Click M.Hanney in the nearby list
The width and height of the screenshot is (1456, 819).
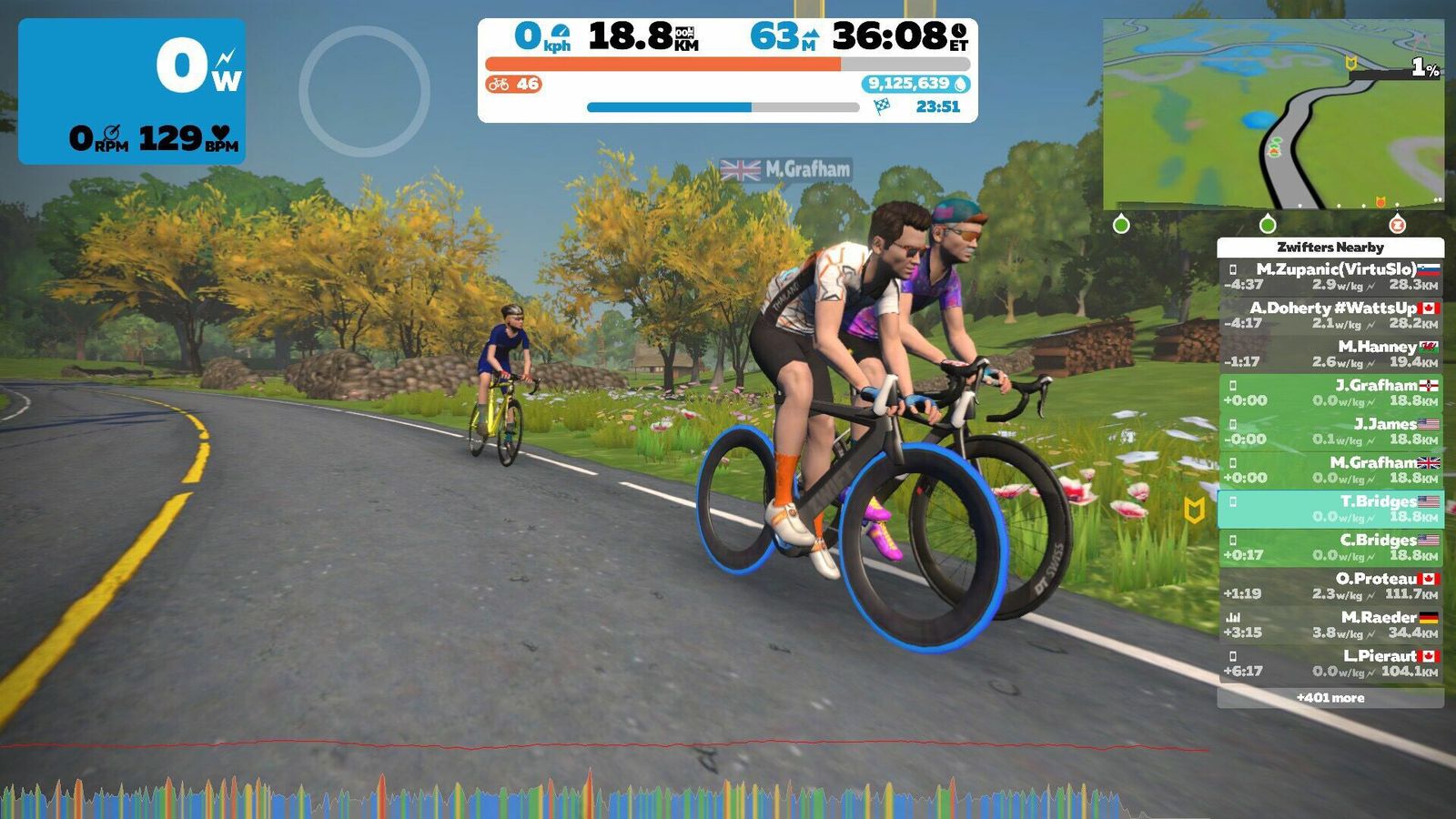click(x=1330, y=354)
